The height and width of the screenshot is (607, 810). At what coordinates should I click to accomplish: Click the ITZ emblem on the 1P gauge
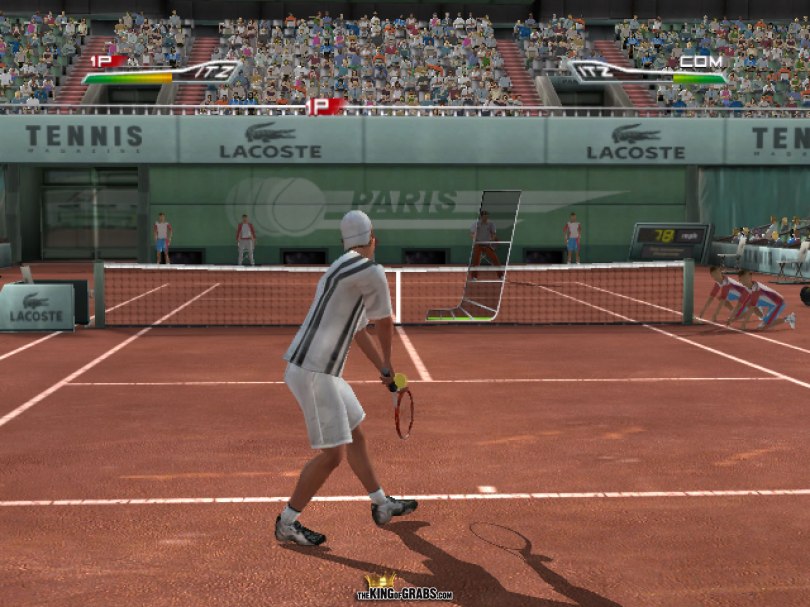(213, 72)
